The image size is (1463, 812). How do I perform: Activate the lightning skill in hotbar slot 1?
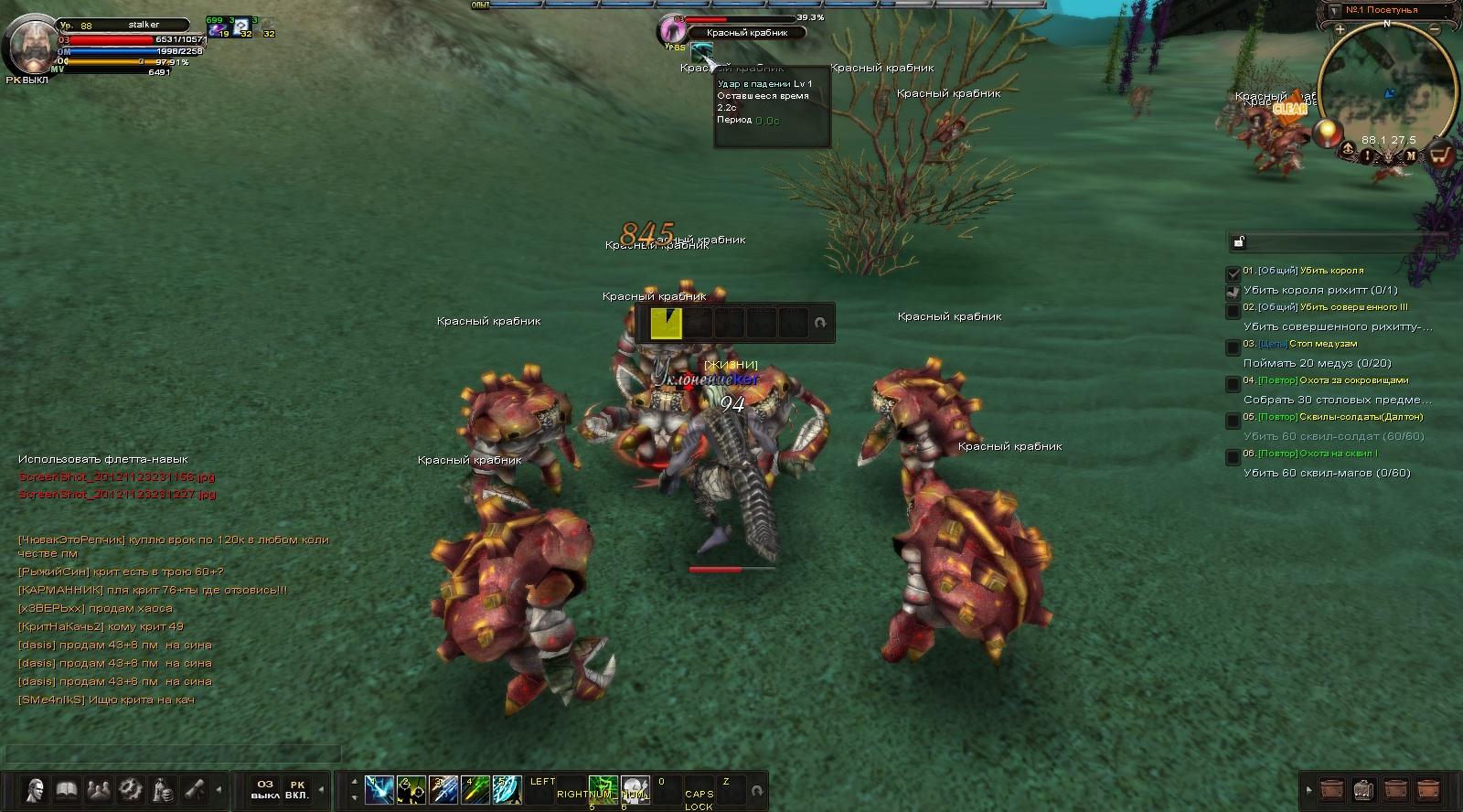pyautogui.click(x=379, y=789)
